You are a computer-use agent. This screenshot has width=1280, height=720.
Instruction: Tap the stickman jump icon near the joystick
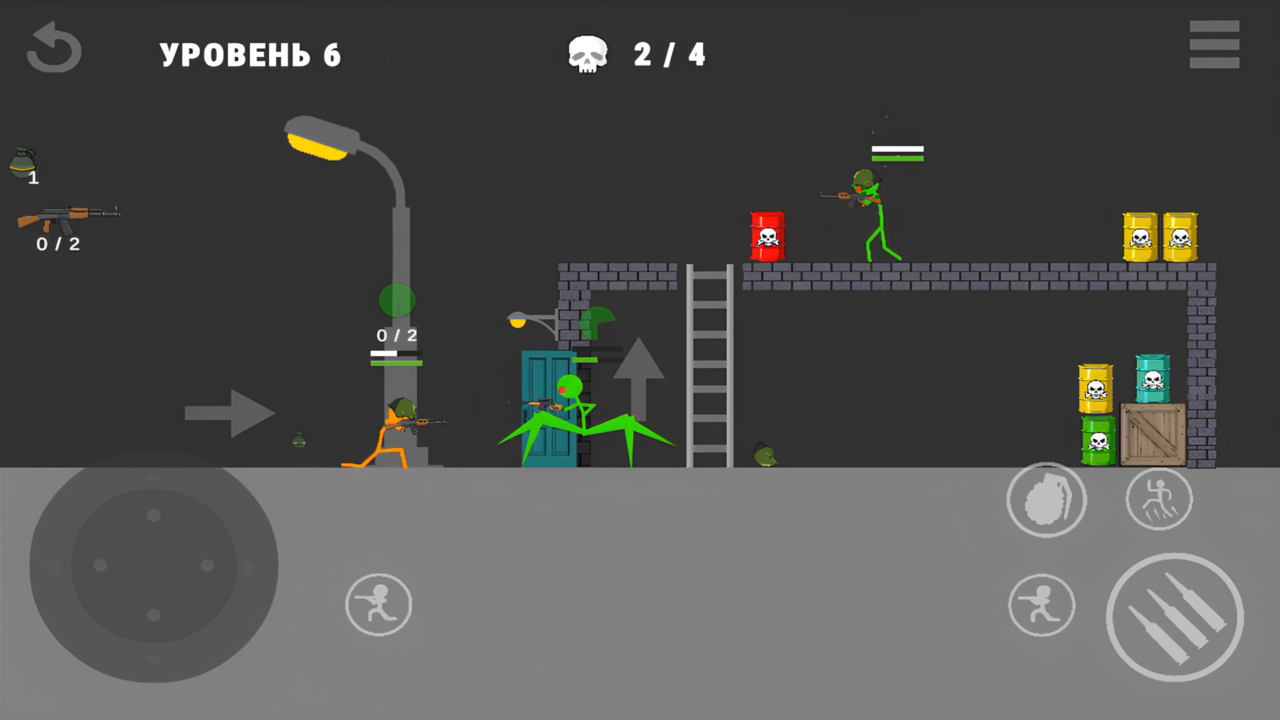pos(378,604)
